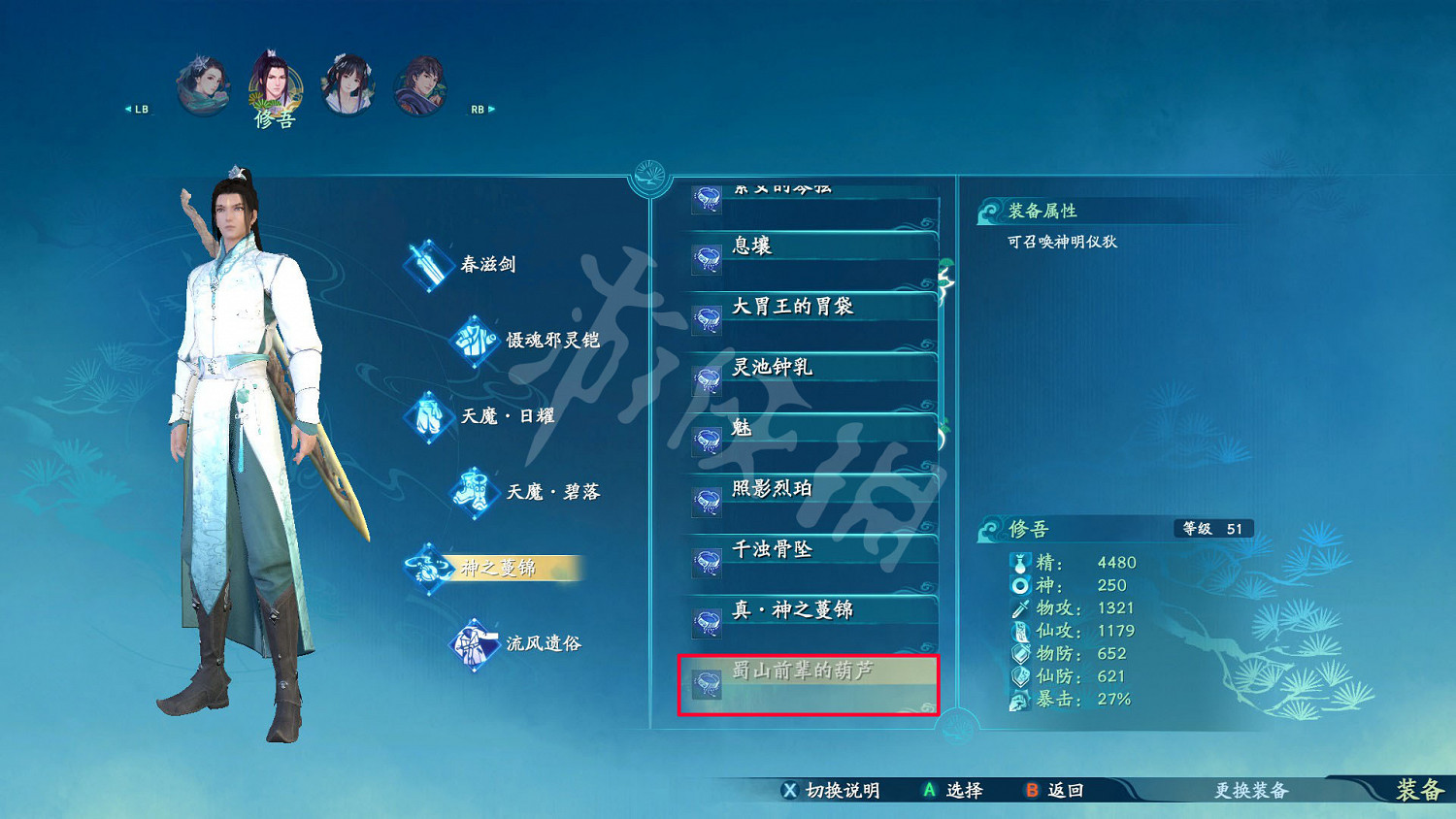Viewport: 1456px width, 819px height.
Task: Click the 等级 51 level indicator
Action: coord(1212,529)
